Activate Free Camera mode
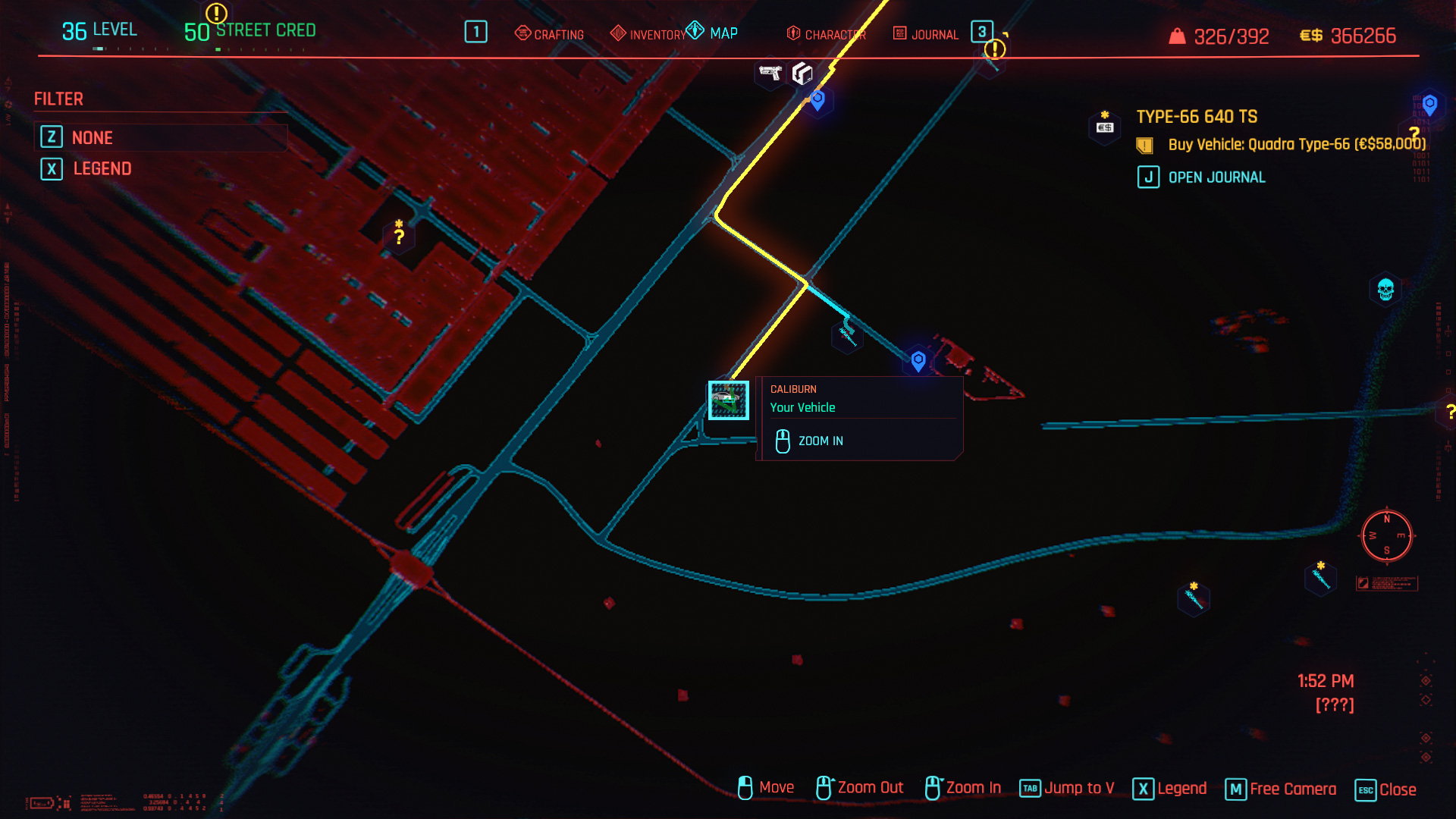1456x819 pixels. point(1281,789)
